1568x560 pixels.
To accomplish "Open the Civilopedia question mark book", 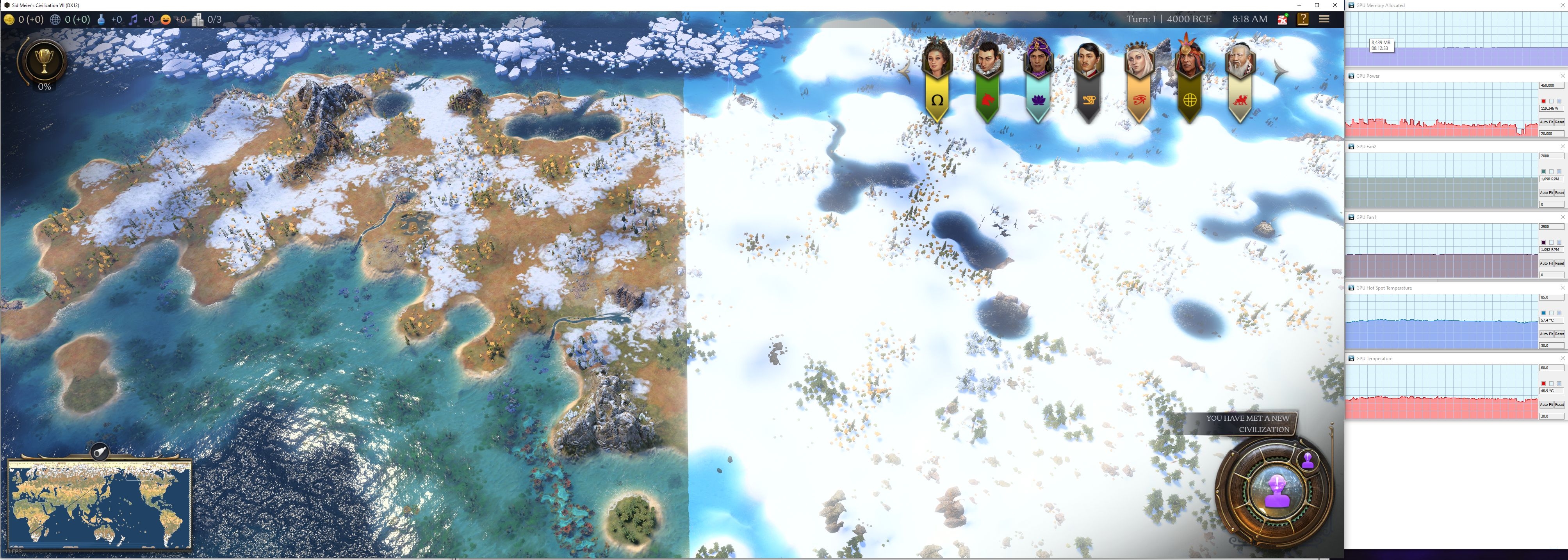I will (1303, 20).
